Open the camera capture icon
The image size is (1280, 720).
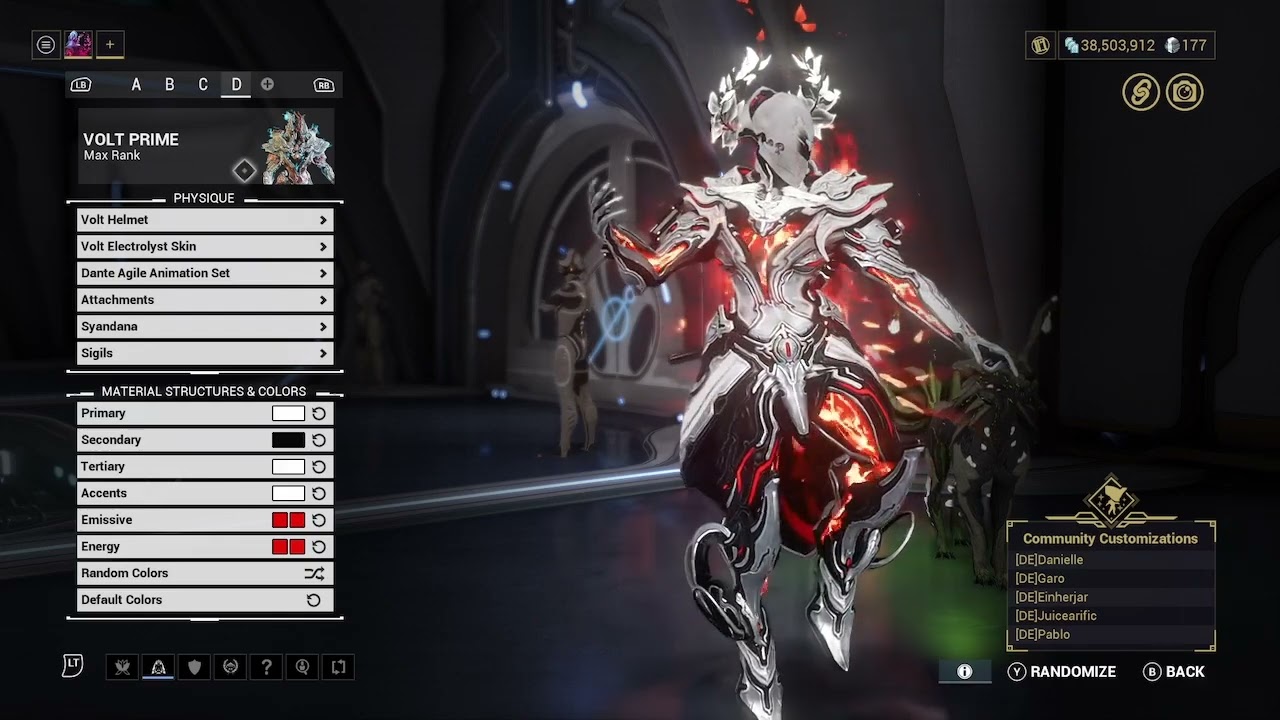[x=1184, y=92]
